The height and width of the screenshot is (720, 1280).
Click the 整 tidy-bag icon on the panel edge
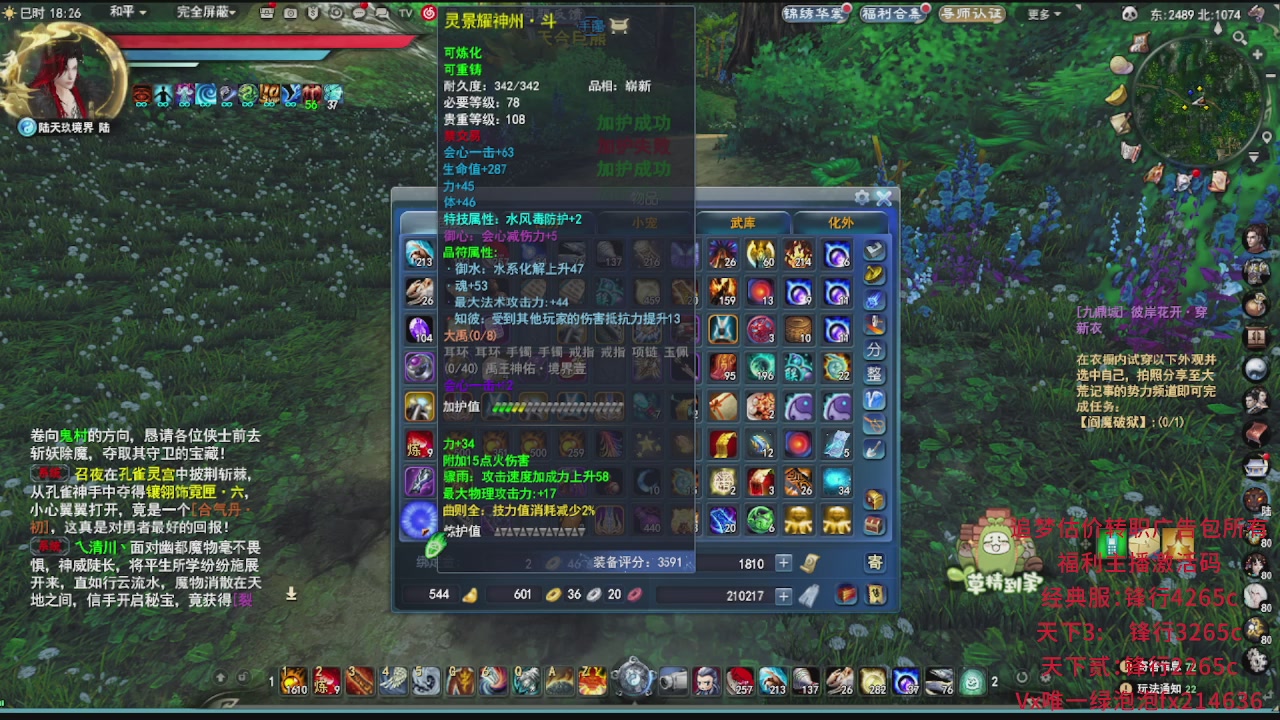pyautogui.click(x=874, y=373)
